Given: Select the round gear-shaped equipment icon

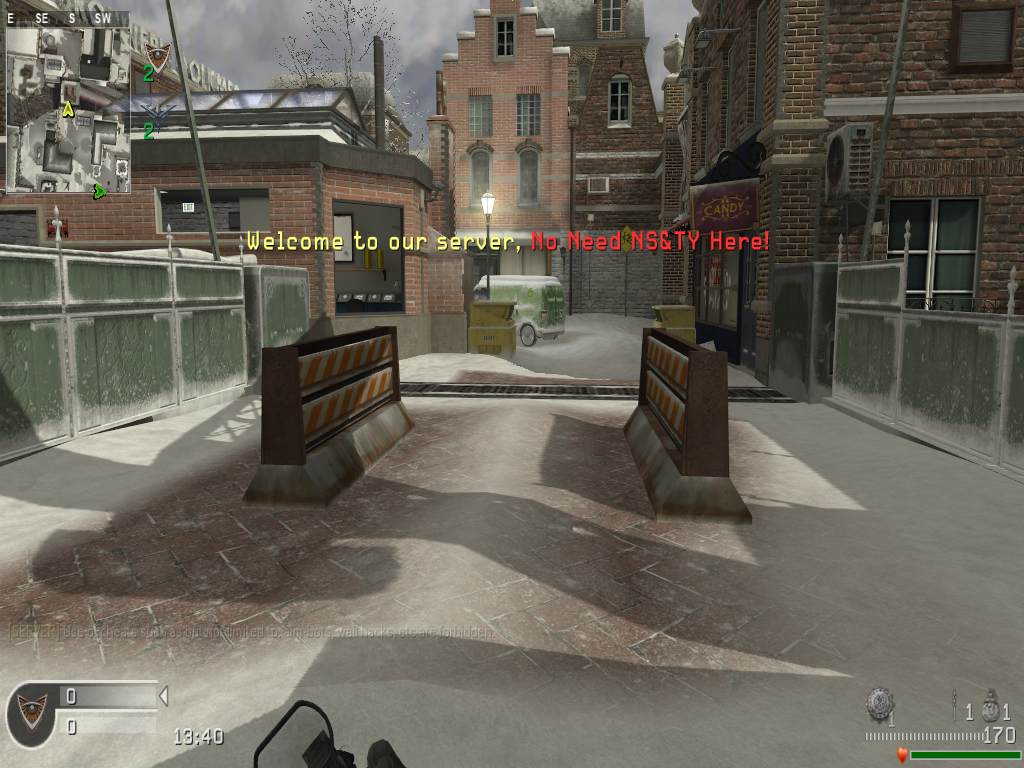Looking at the screenshot, I should coord(880,703).
